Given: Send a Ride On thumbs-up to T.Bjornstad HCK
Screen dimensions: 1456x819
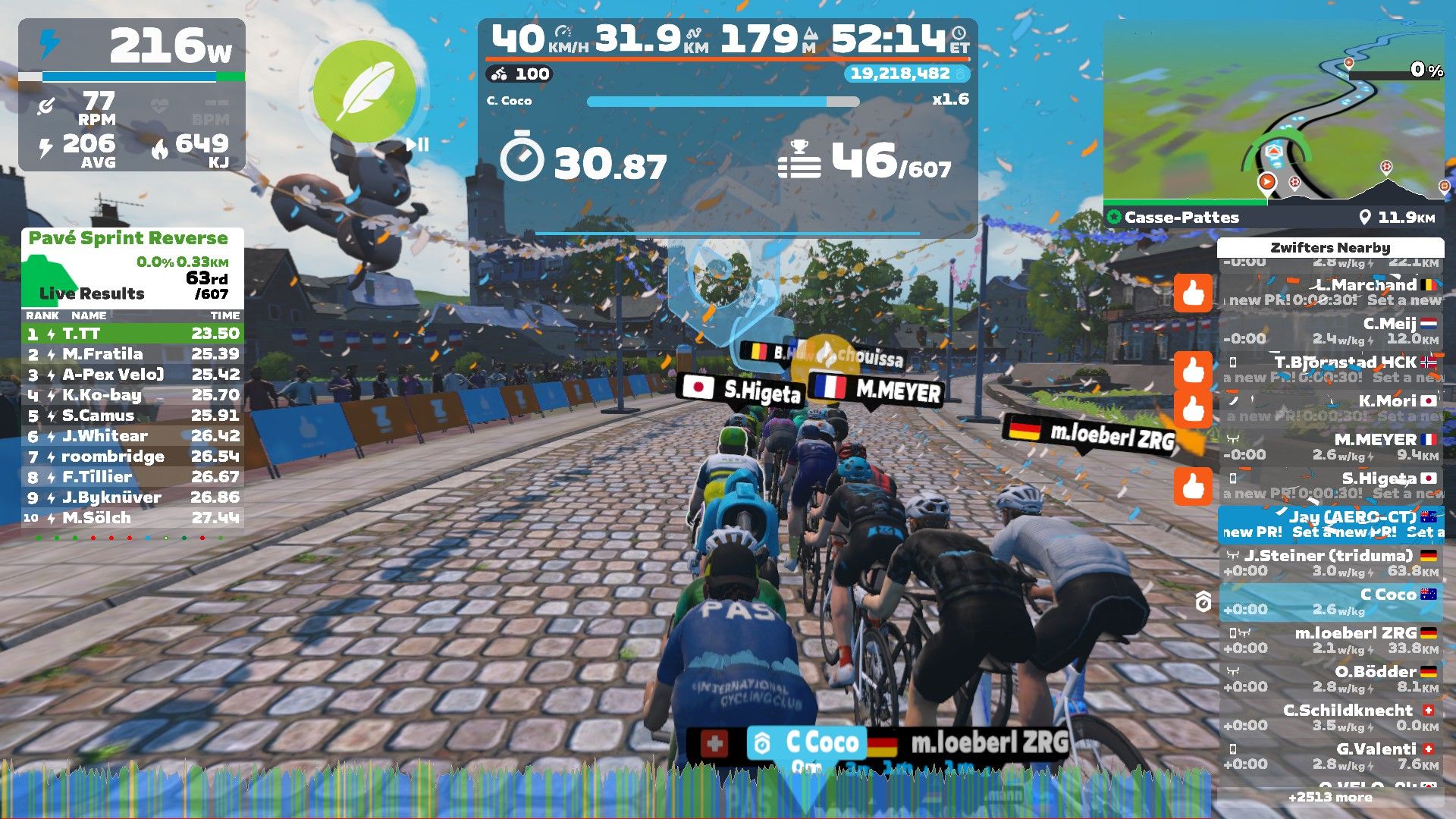Looking at the screenshot, I should pos(1193,370).
